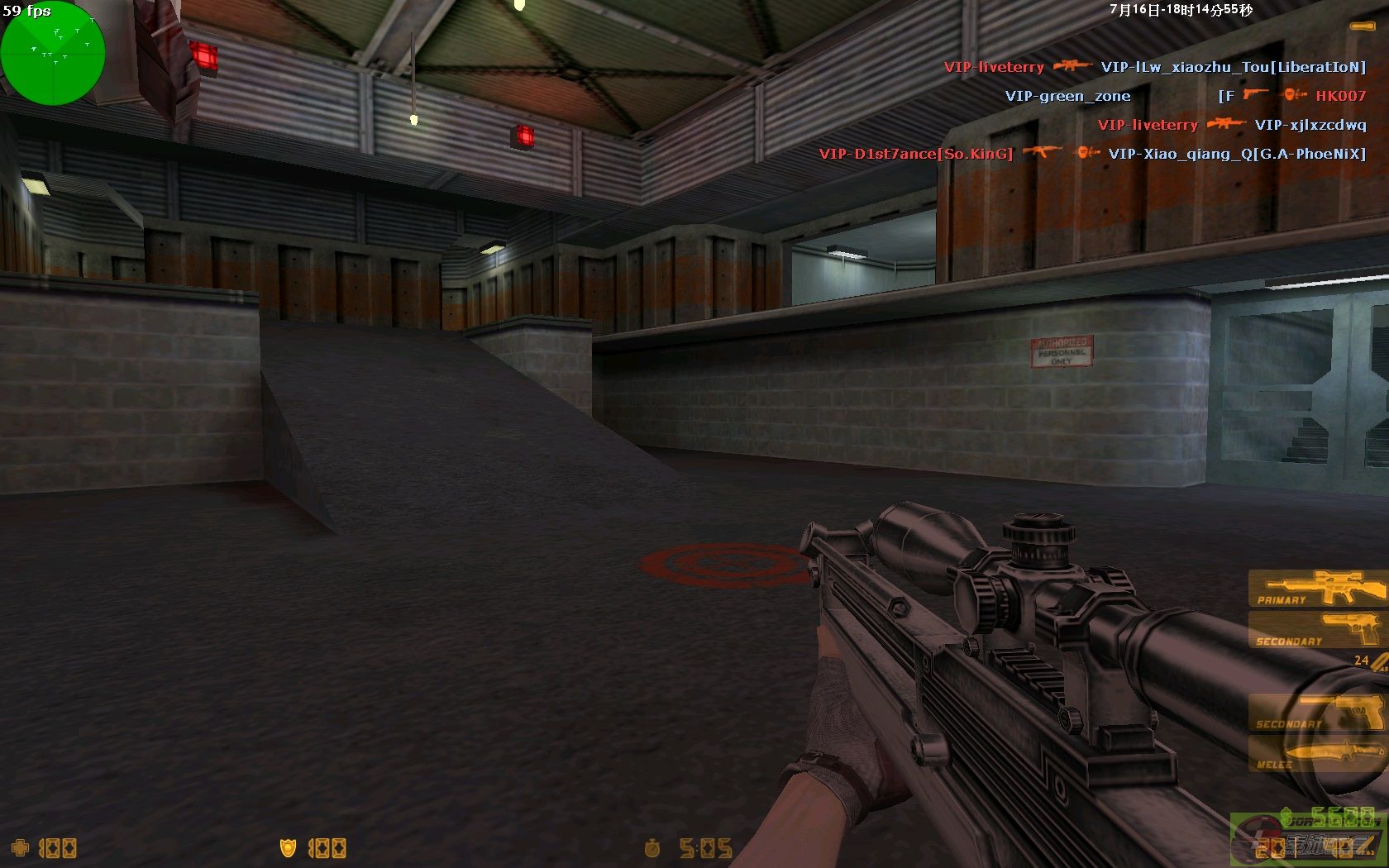Switch to the silenced pistol slot
The width and height of the screenshot is (1389, 868).
[x=1318, y=713]
